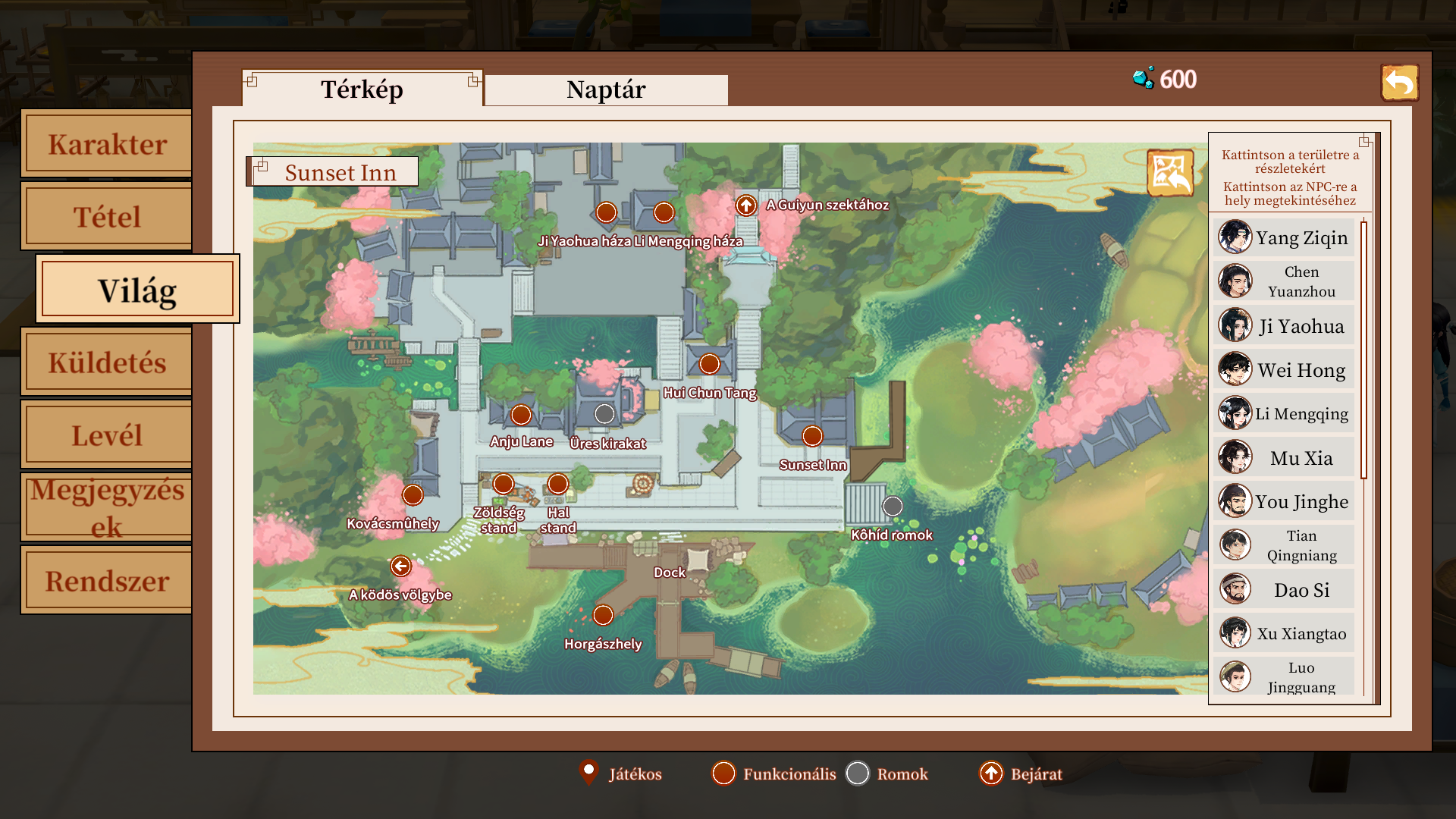The image size is (1456, 819).
Task: Click the Kőhíd romok ruins marker
Action: pos(893,506)
